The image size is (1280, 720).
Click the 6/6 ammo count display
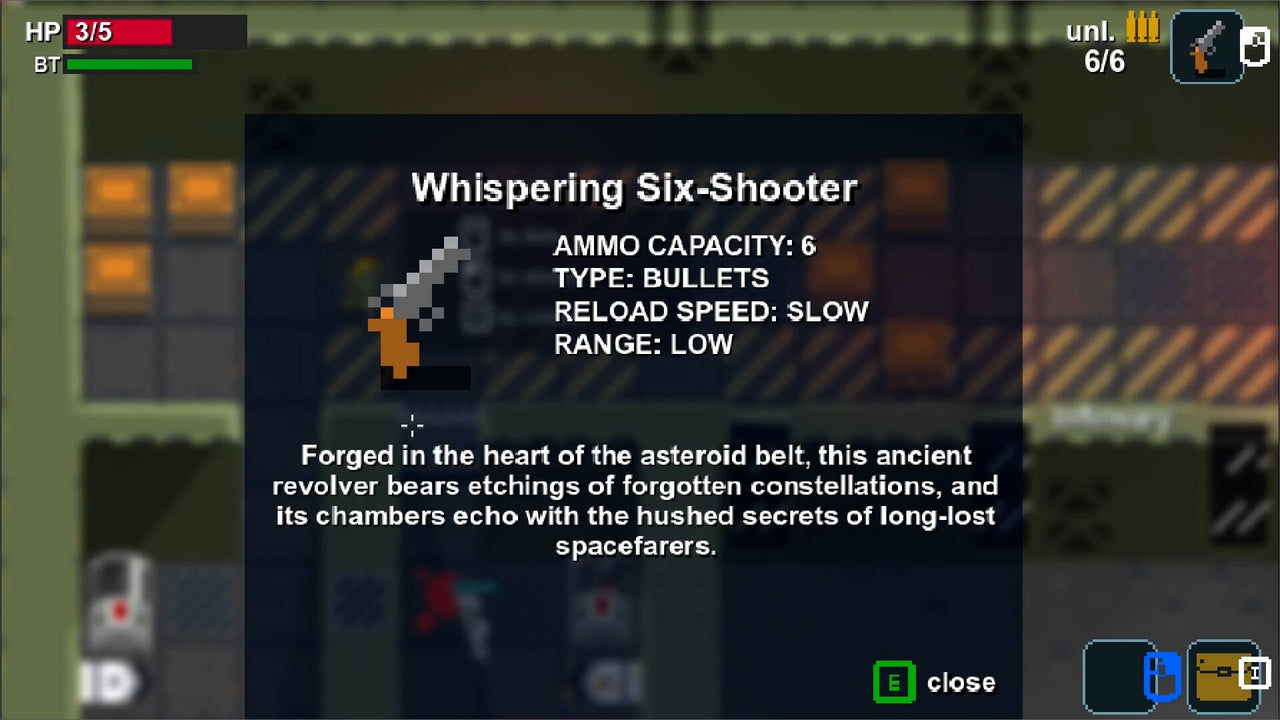click(1104, 61)
